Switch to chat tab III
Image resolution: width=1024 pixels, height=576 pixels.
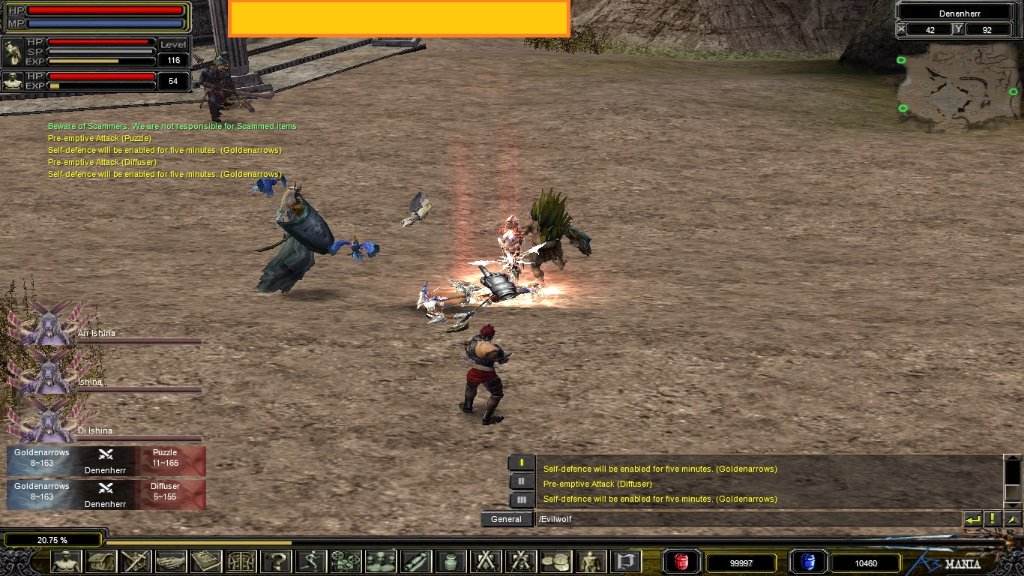point(521,499)
